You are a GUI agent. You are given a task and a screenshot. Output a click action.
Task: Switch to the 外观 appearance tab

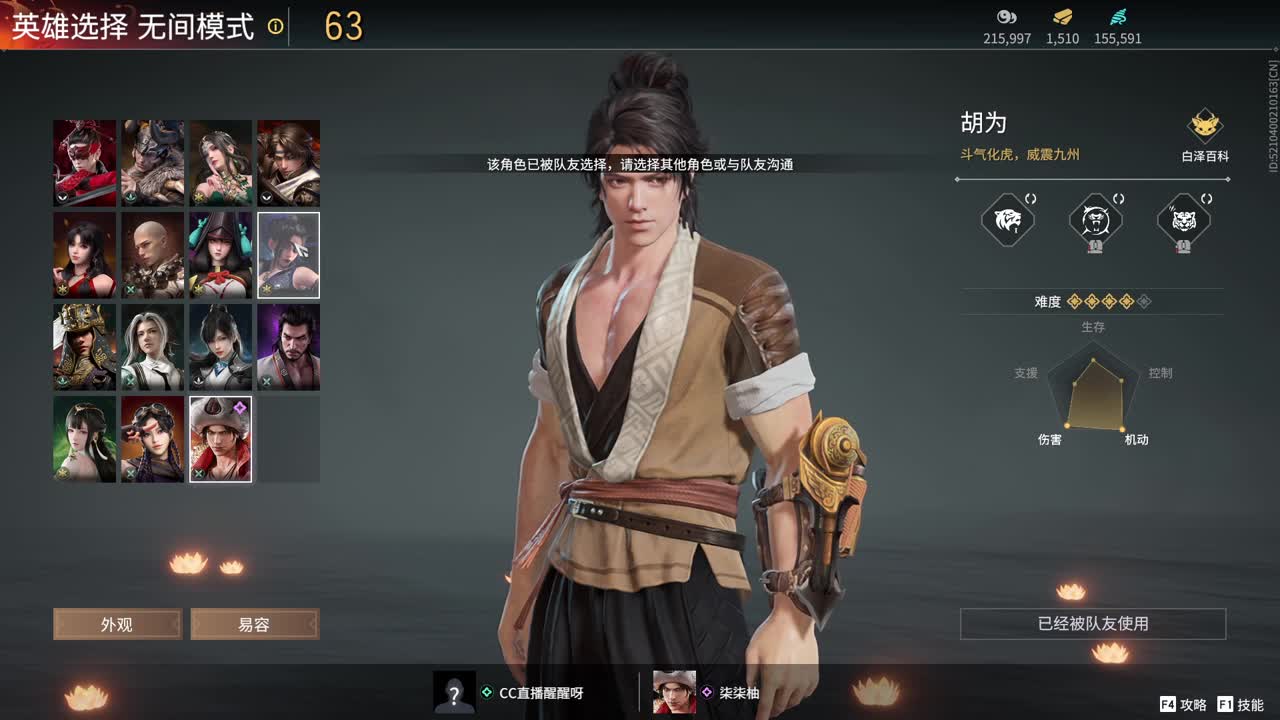click(x=116, y=623)
